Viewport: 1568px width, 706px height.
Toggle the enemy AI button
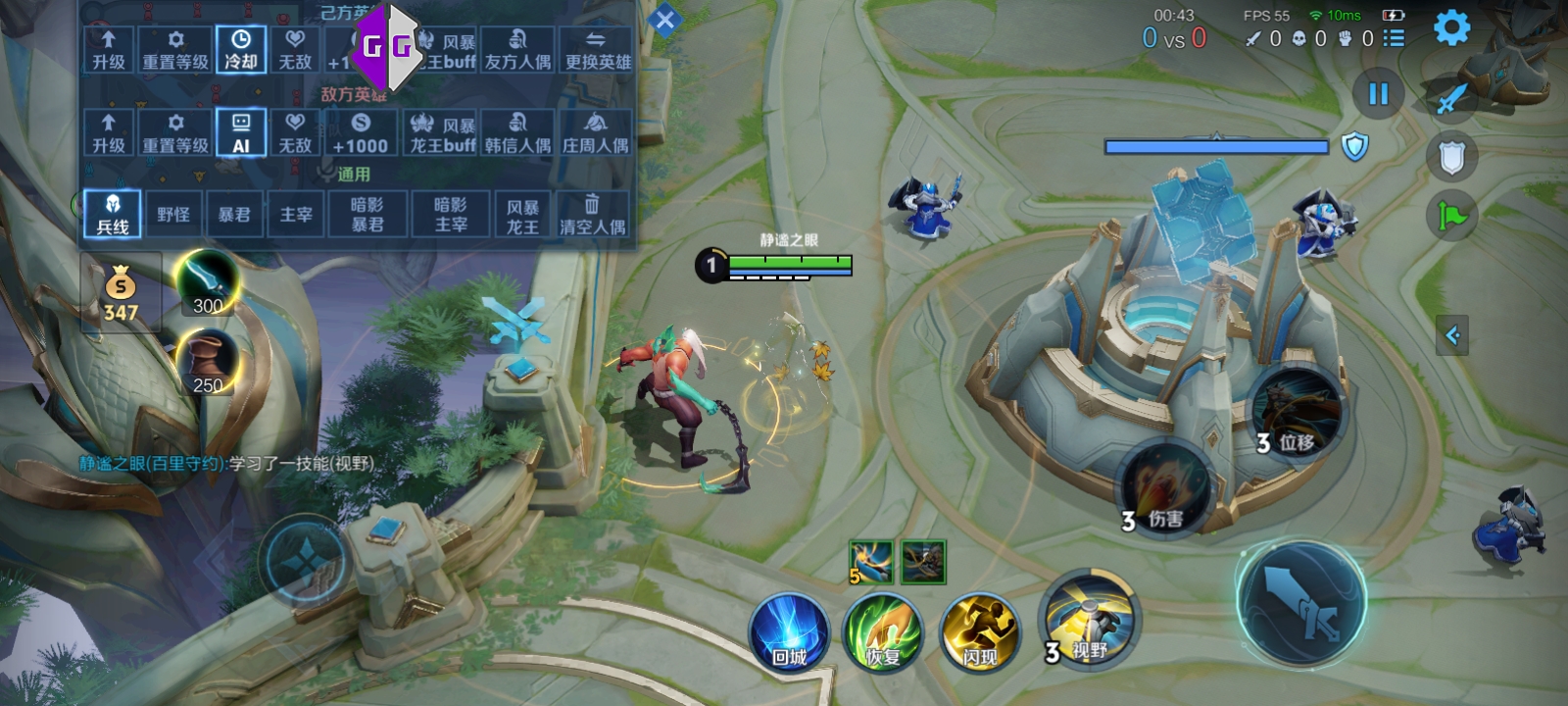tap(241, 132)
